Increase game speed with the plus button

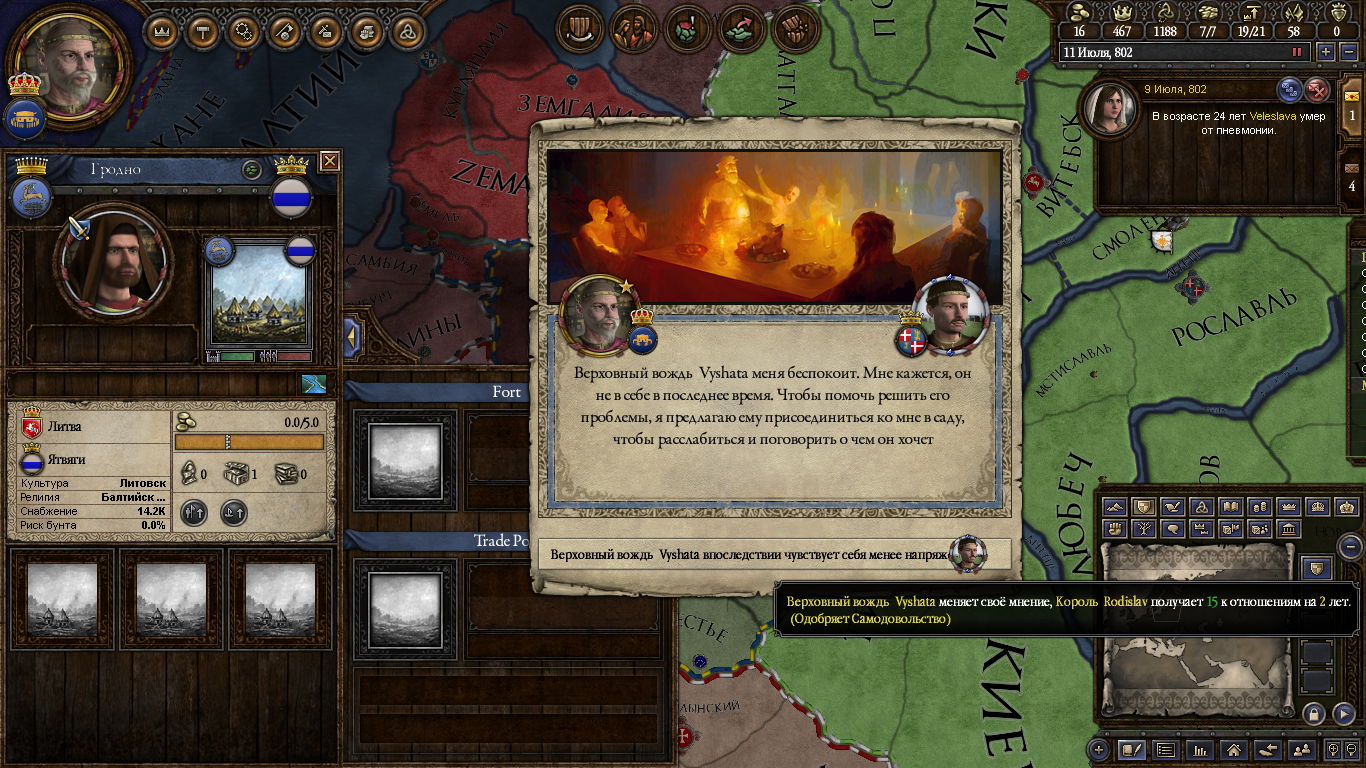[x=1326, y=52]
